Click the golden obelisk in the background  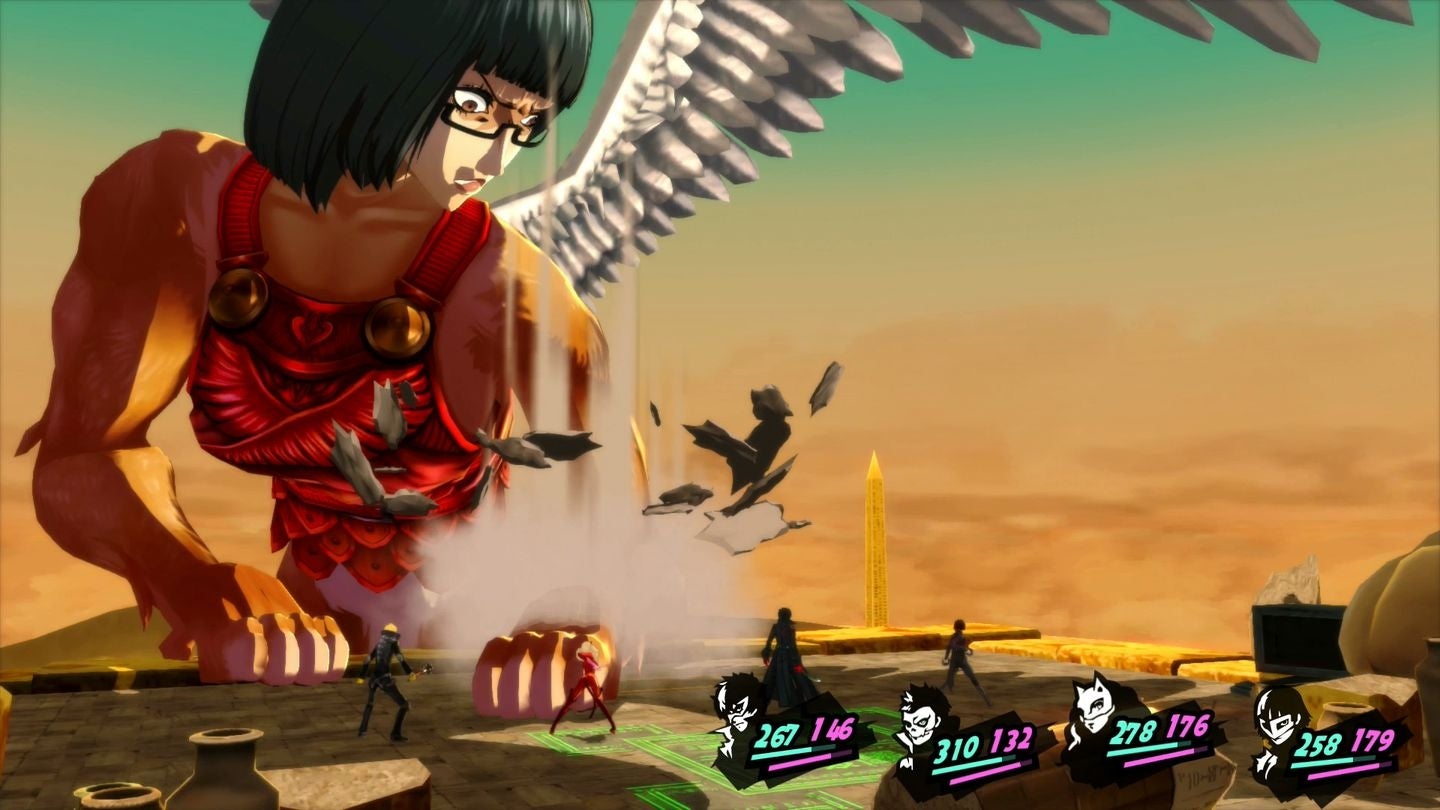coord(877,530)
